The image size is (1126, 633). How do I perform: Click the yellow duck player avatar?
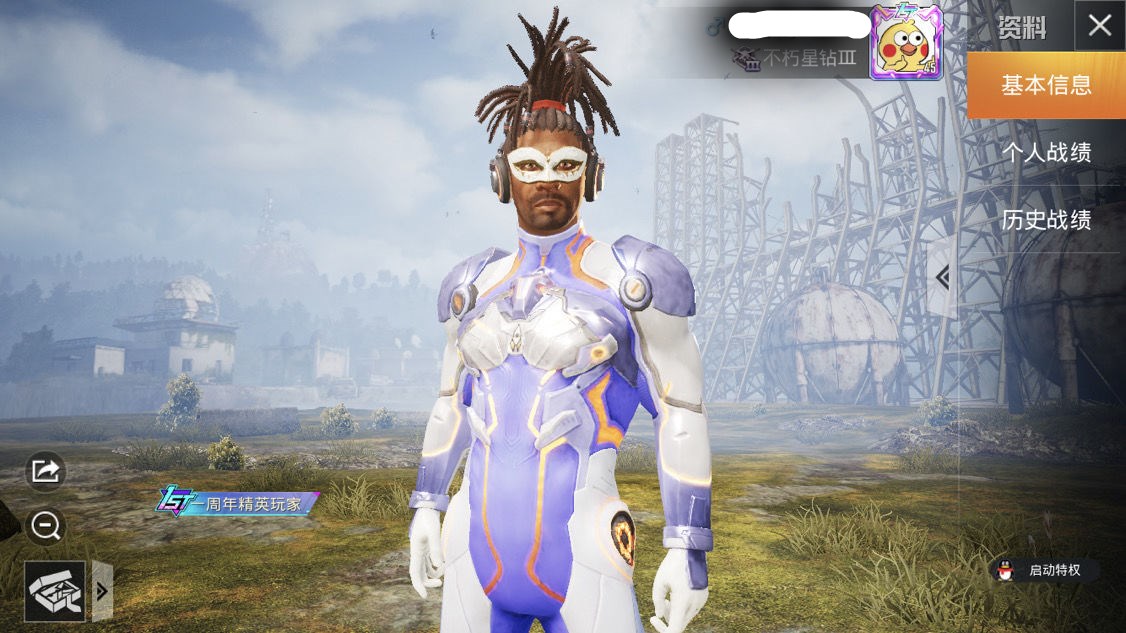point(905,43)
